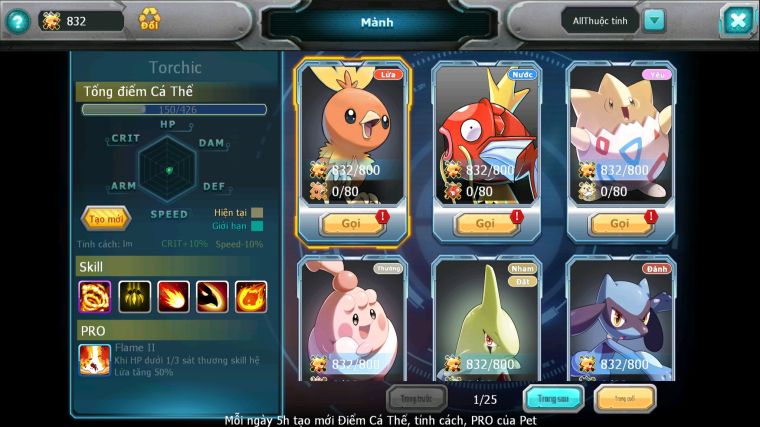Summon Torchic with its Gọi button

pos(352,223)
